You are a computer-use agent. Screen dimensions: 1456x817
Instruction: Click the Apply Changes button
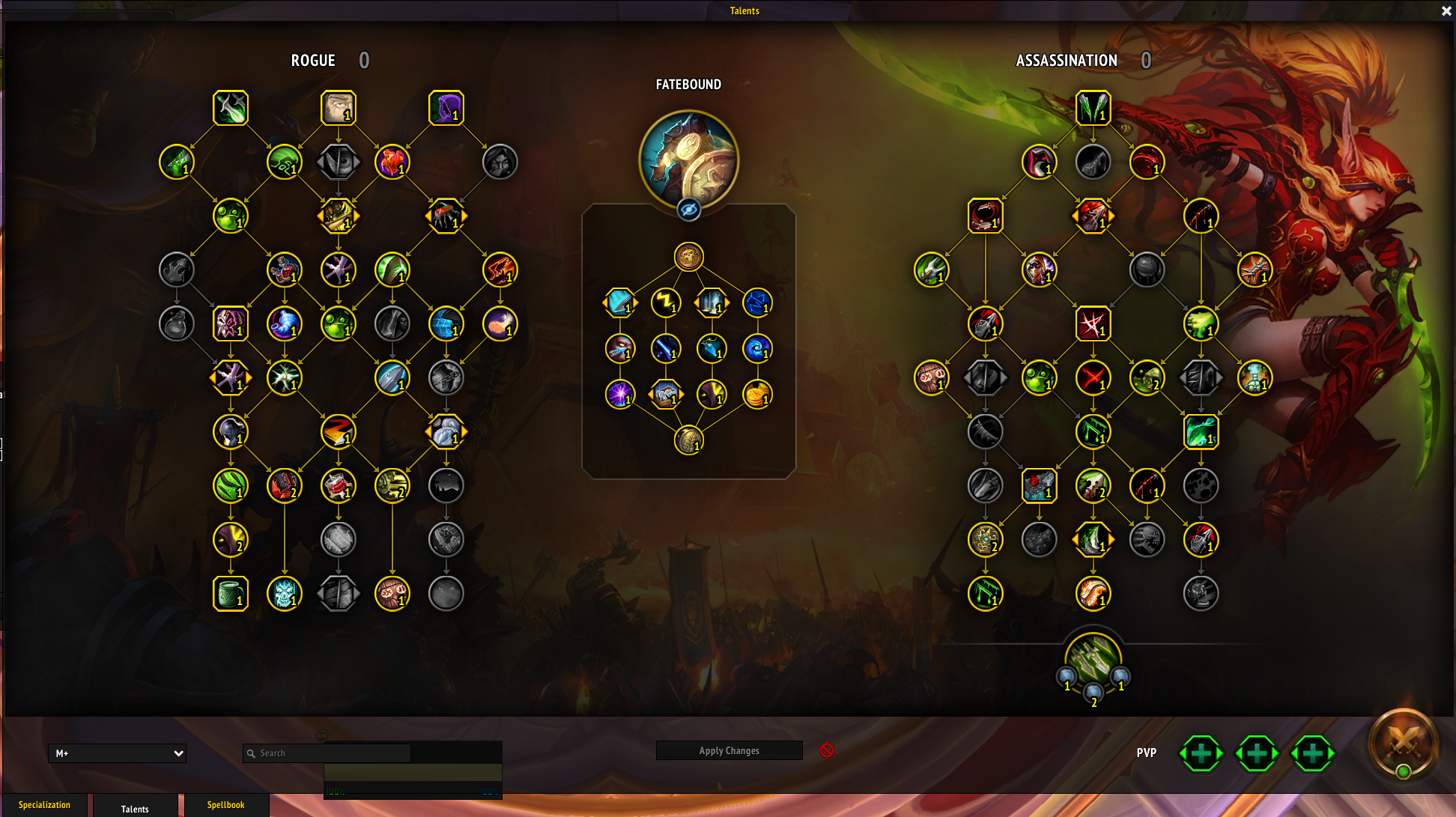(729, 750)
